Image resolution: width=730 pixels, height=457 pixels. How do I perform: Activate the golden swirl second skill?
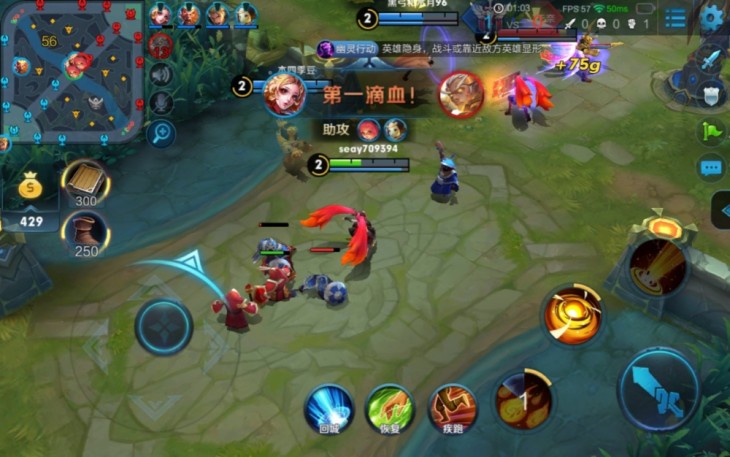(573, 316)
